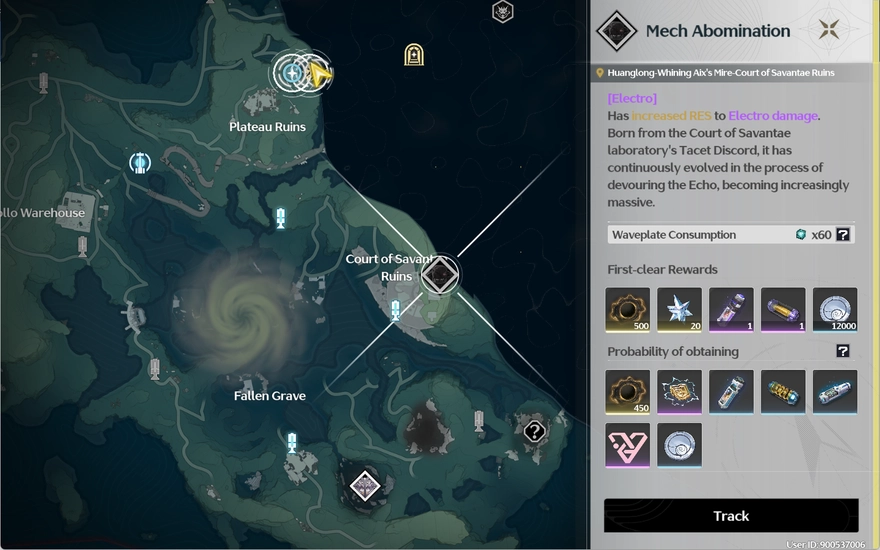880x550 pixels.
Task: Inspect the 450 gold gear drop
Action: 628,392
